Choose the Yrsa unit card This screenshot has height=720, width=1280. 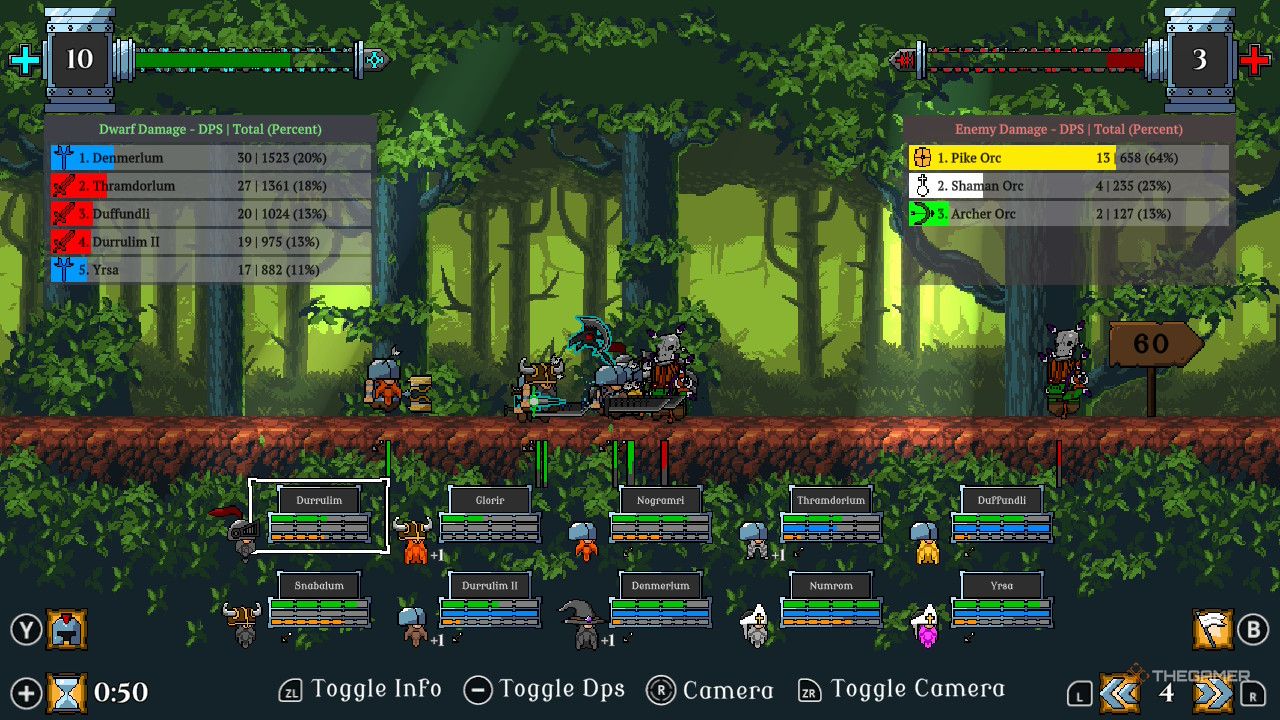[x=1001, y=600]
